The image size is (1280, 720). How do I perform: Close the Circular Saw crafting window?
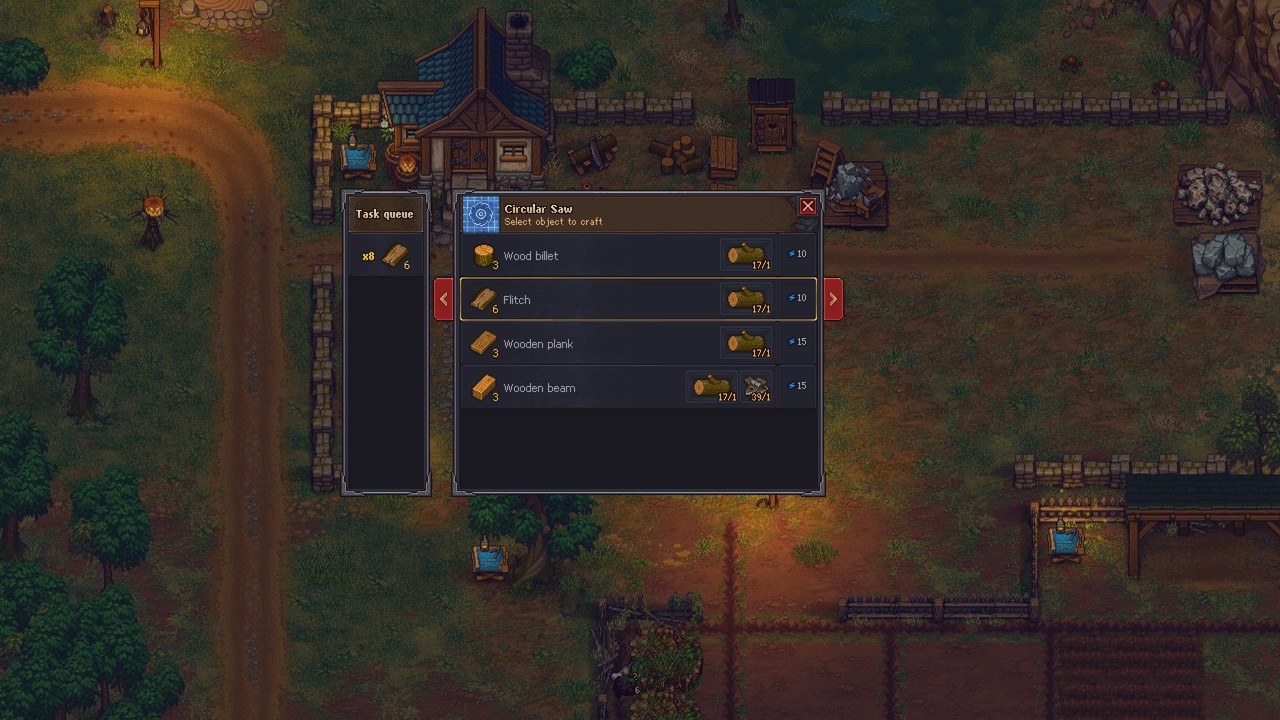point(807,207)
